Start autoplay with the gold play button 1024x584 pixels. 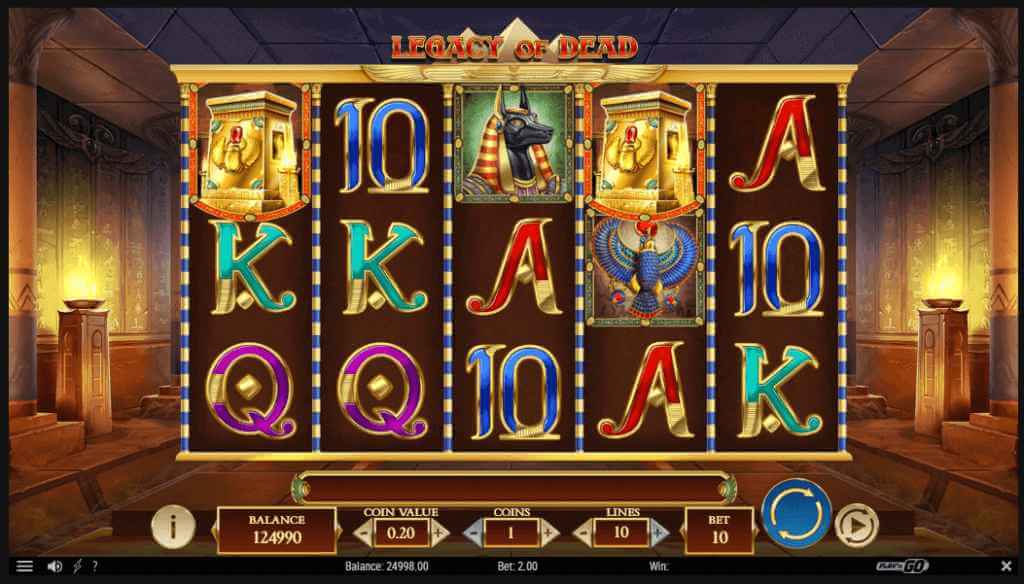[x=855, y=523]
